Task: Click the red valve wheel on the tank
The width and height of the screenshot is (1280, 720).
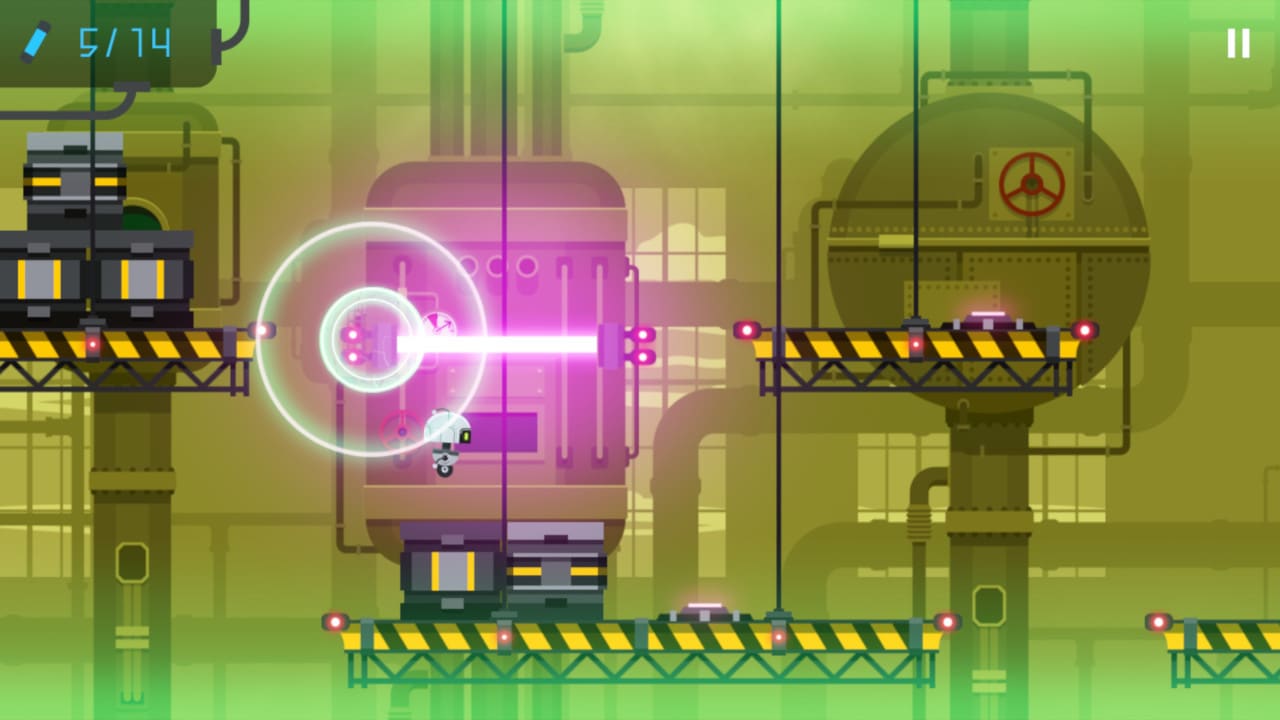Action: pos(1029,184)
